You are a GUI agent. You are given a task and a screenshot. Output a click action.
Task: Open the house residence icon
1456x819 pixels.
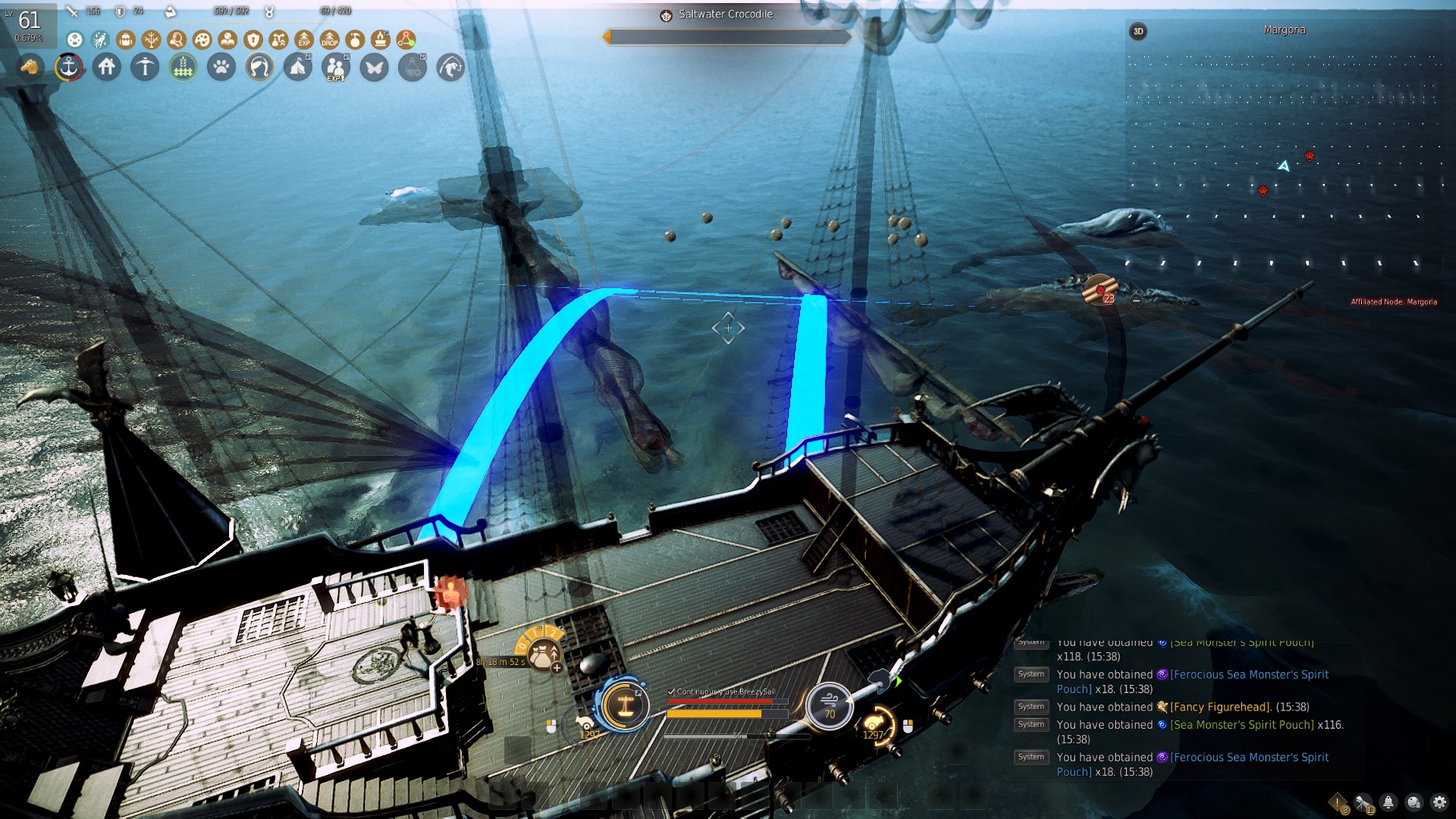point(107,67)
